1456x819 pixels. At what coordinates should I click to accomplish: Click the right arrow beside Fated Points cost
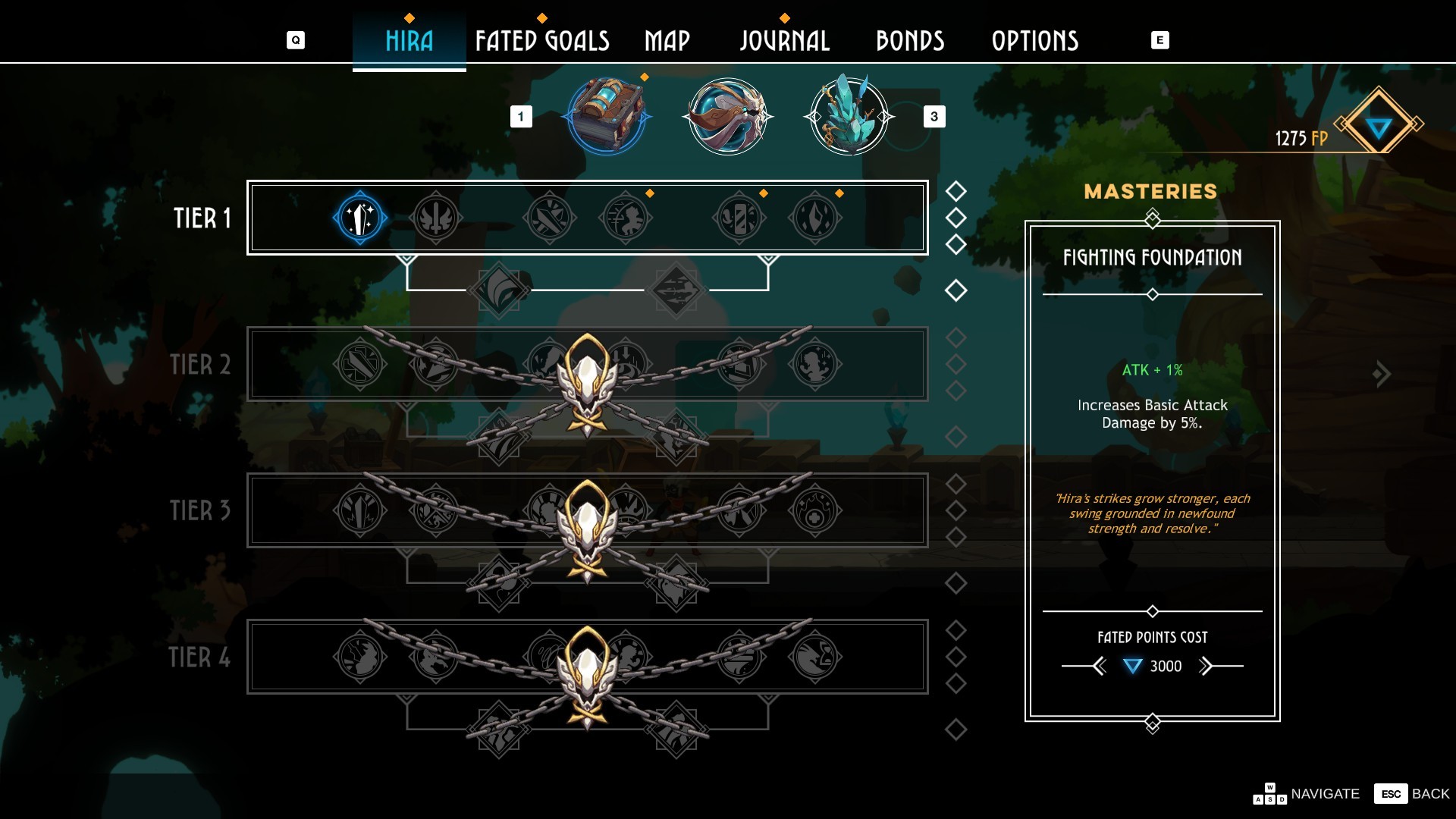pyautogui.click(x=1206, y=667)
